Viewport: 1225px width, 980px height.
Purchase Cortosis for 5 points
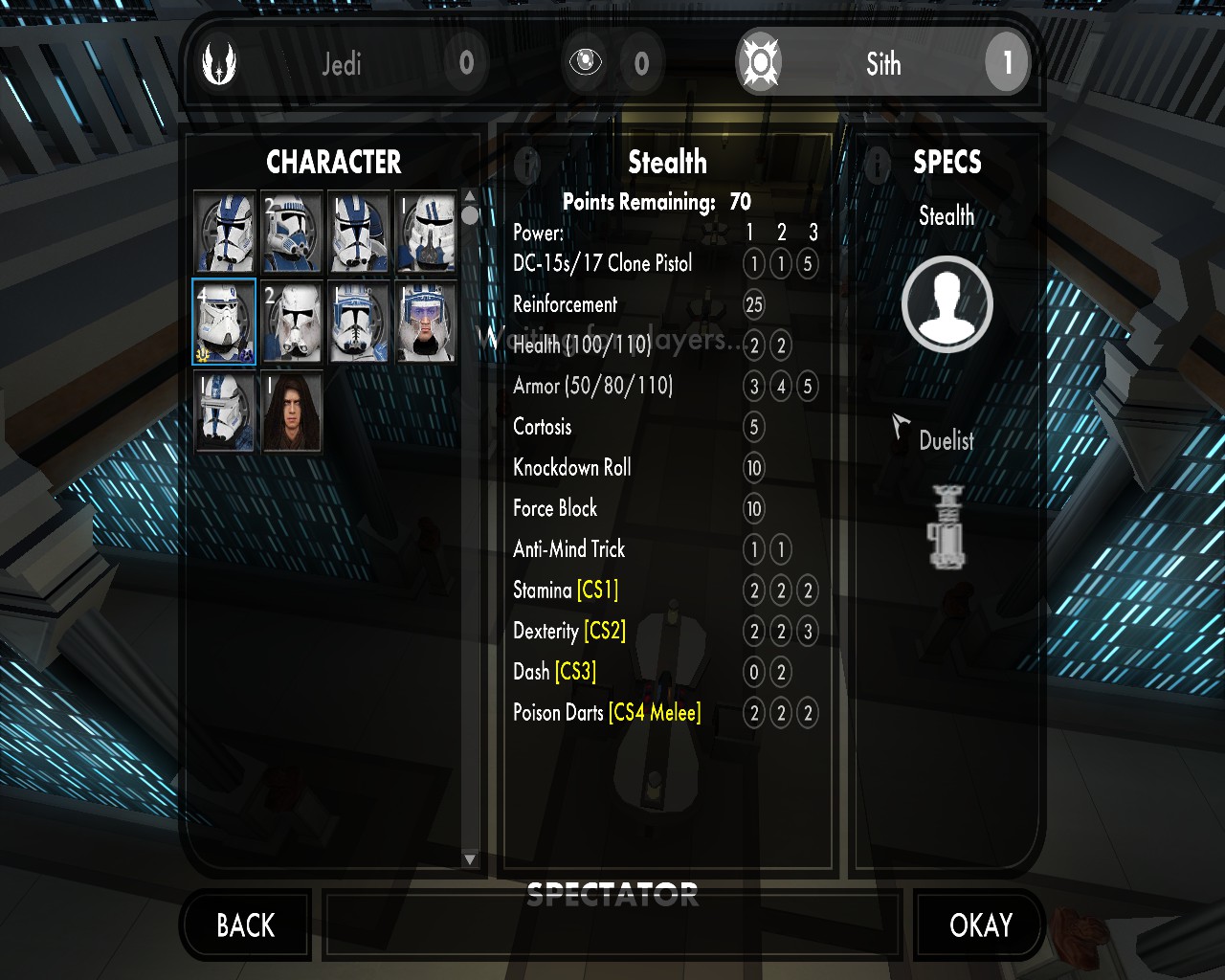[754, 427]
